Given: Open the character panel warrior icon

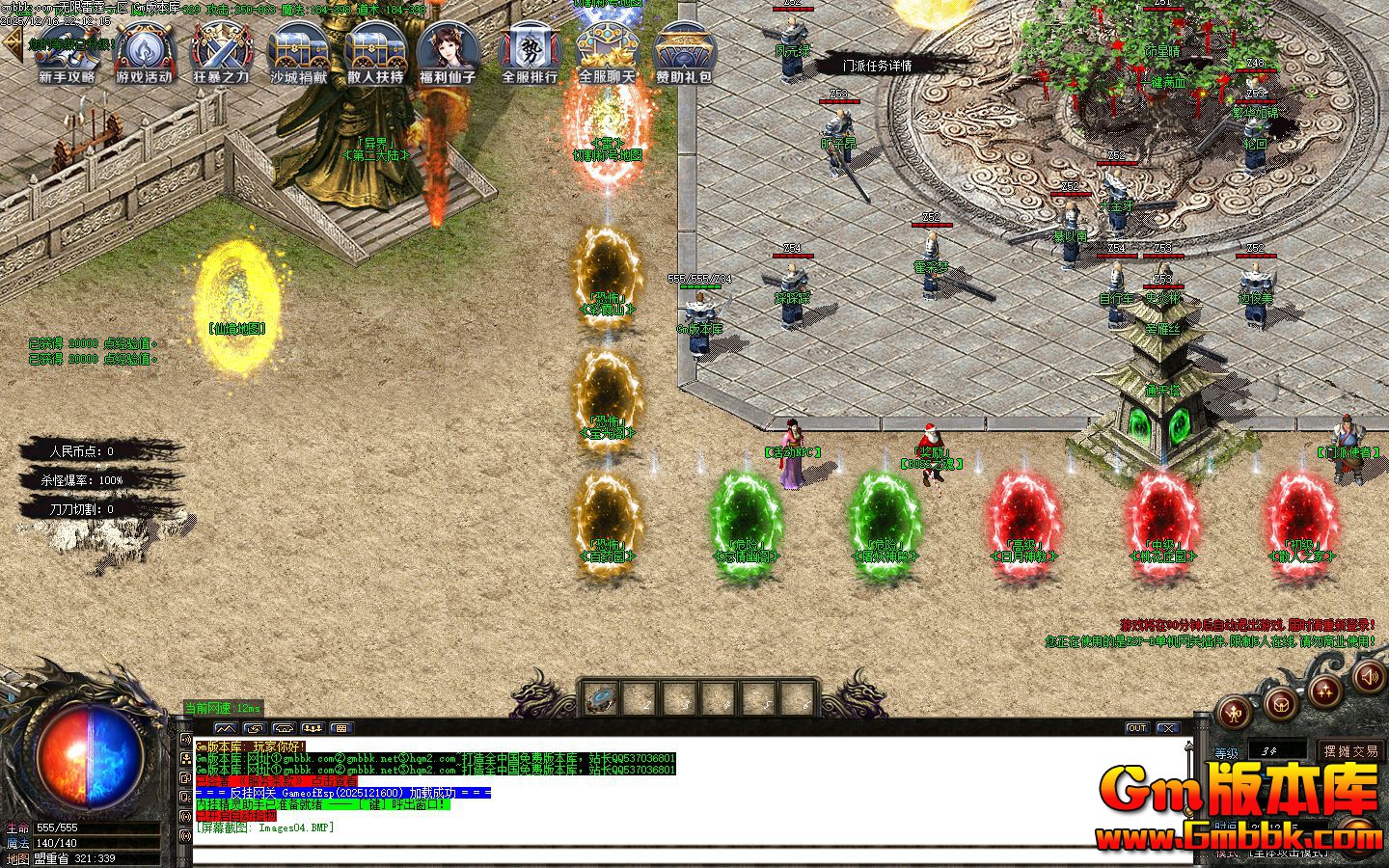Looking at the screenshot, I should click(1235, 714).
